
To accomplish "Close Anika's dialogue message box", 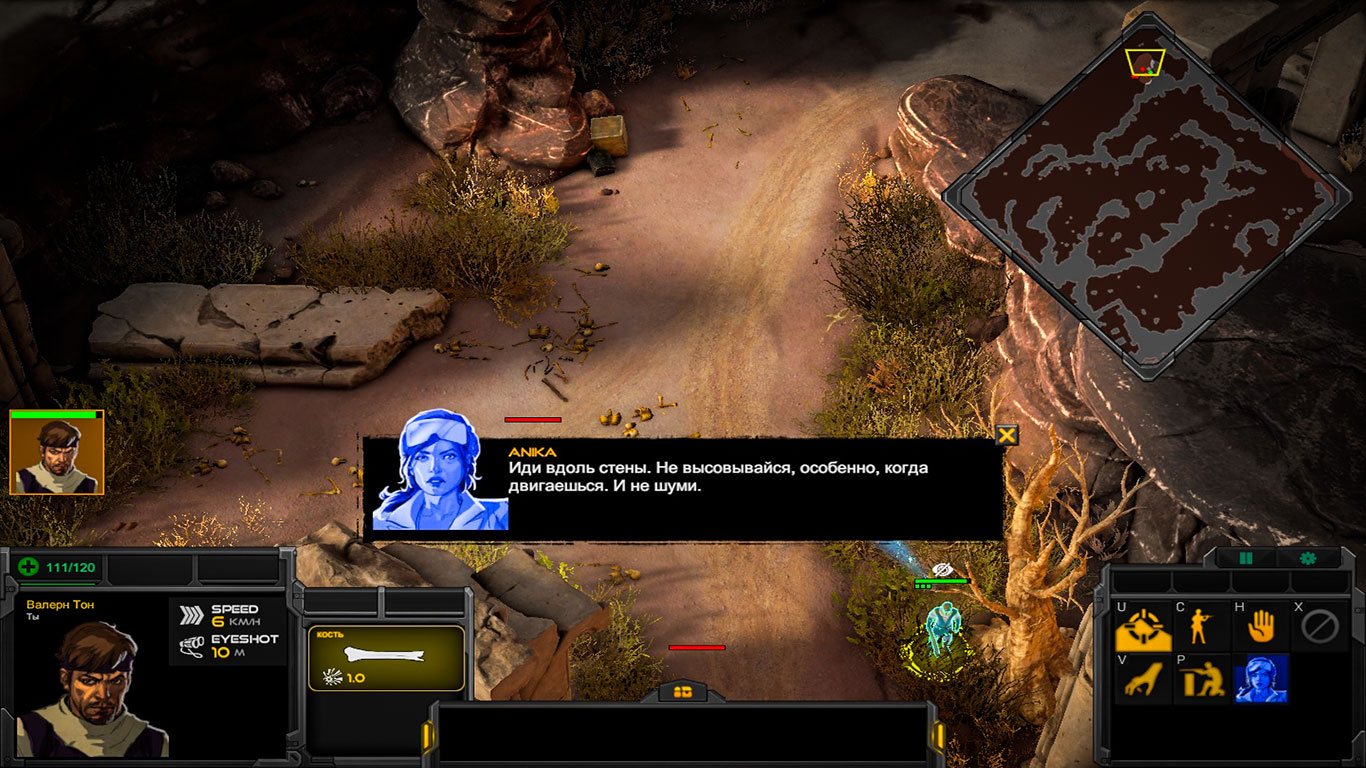I will coord(1007,434).
